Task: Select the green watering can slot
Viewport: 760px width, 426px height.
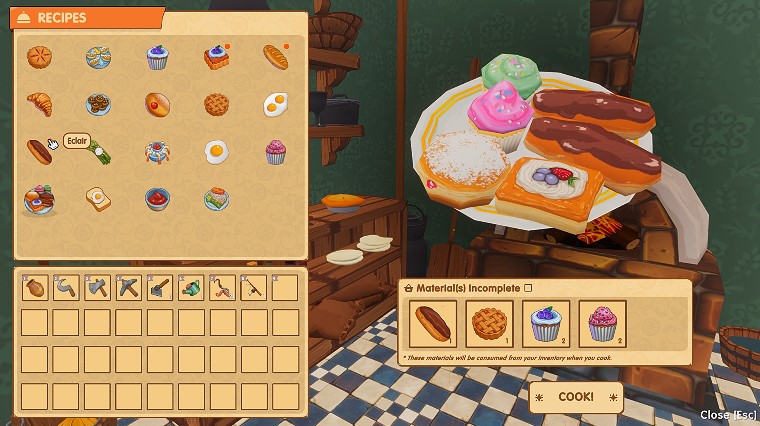Action: pos(192,288)
